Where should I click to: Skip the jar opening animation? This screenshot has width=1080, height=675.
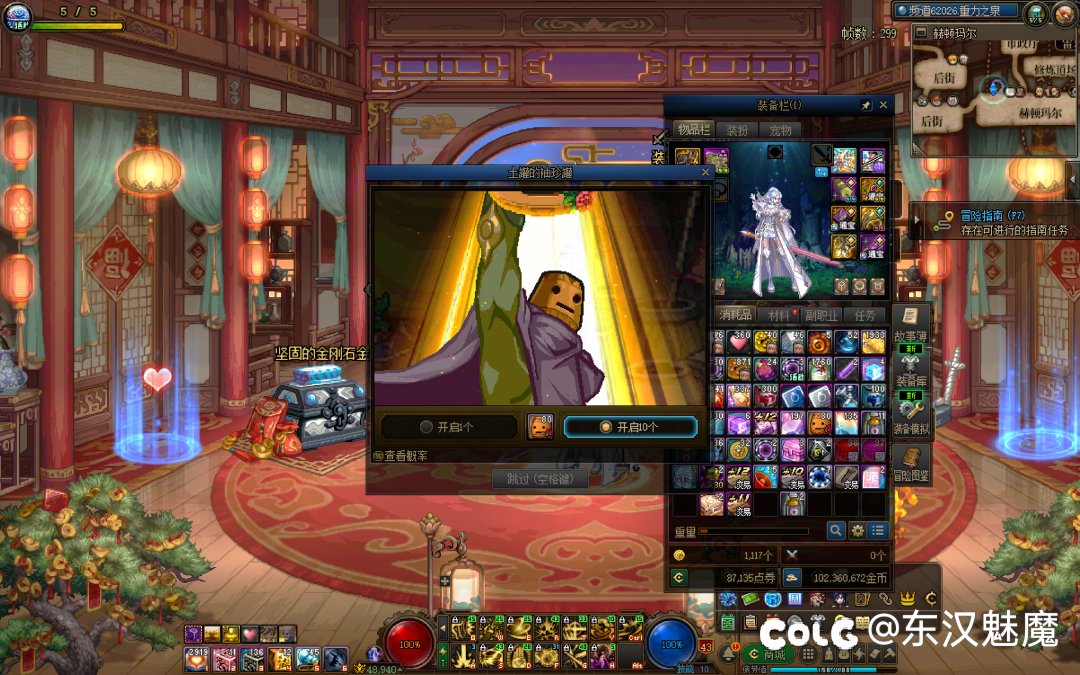point(539,479)
